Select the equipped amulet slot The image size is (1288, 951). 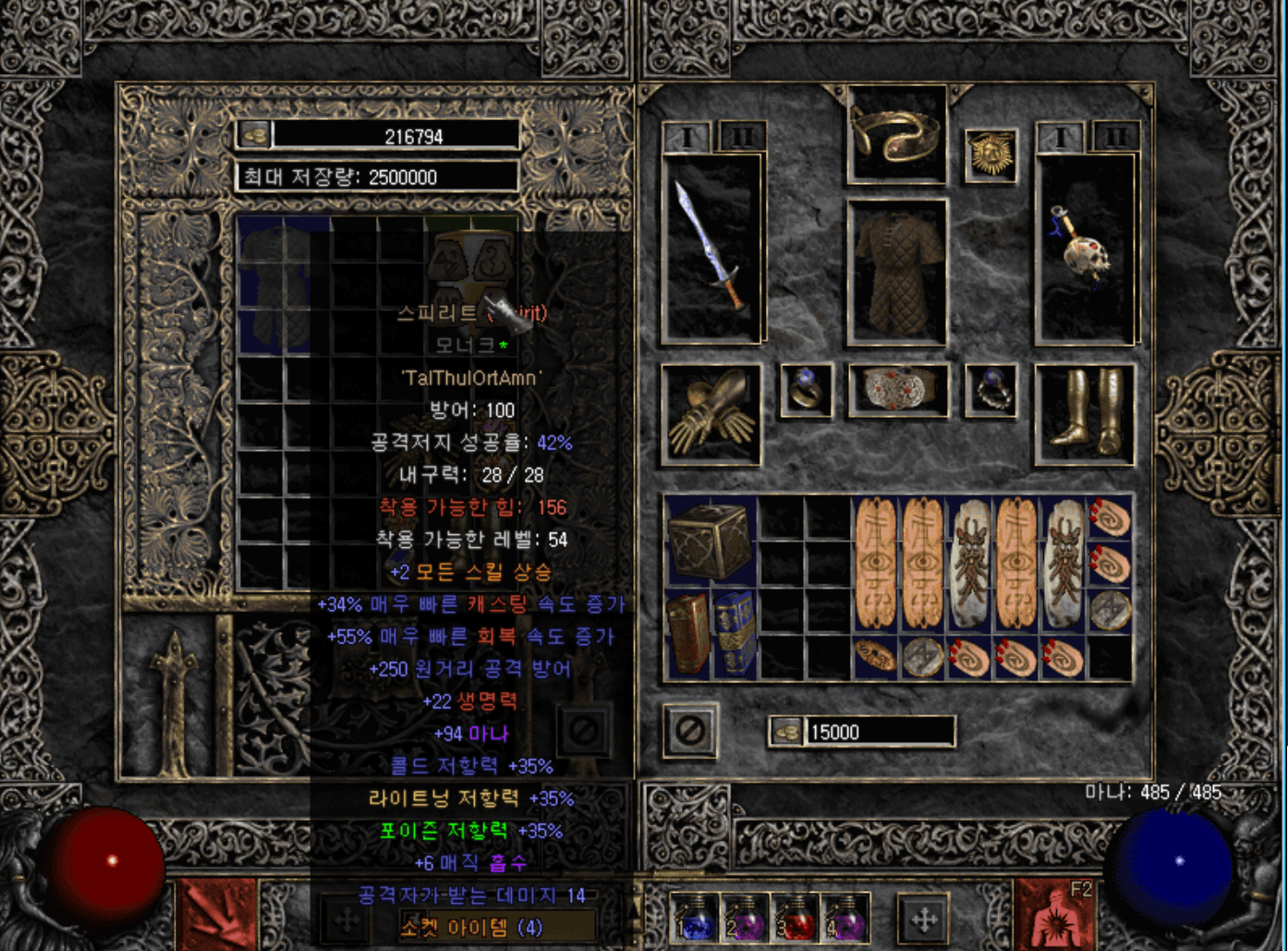[x=990, y=153]
